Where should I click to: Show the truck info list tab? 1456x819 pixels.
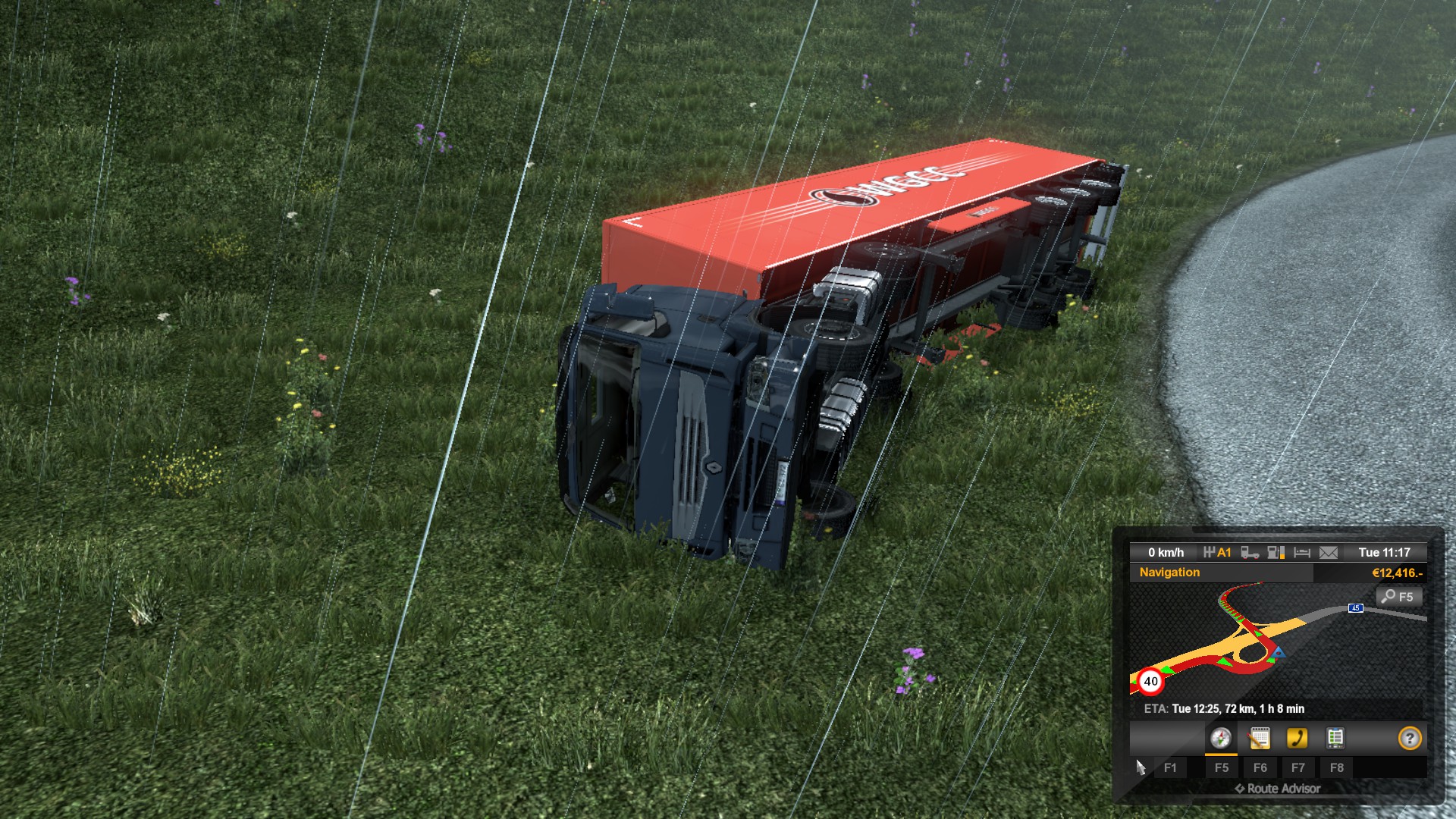coord(1335,738)
